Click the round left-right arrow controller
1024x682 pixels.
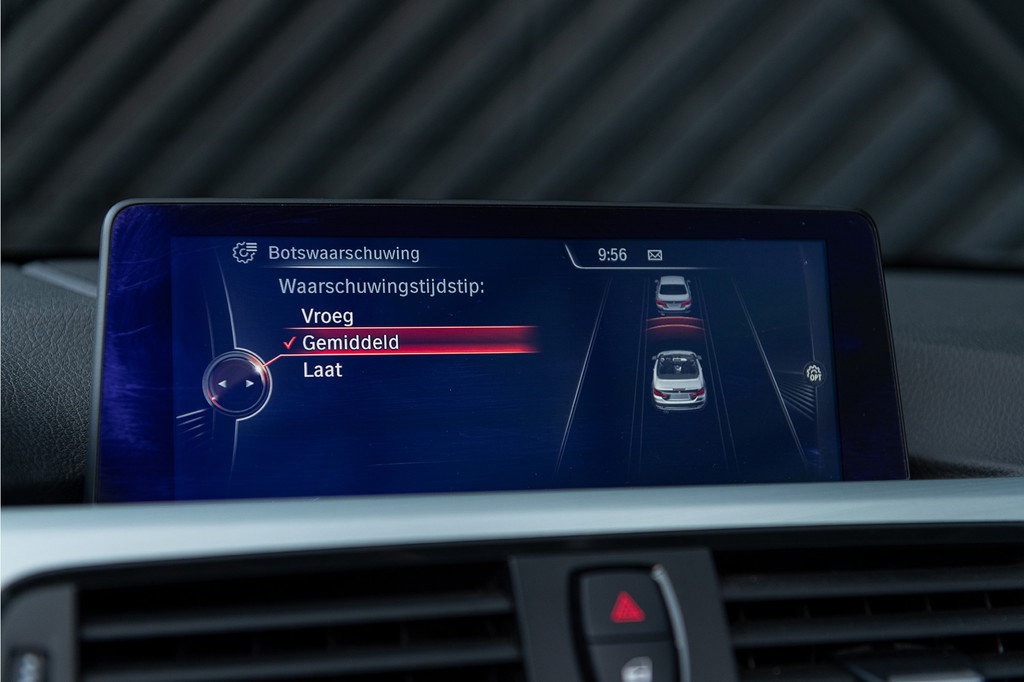(x=237, y=383)
